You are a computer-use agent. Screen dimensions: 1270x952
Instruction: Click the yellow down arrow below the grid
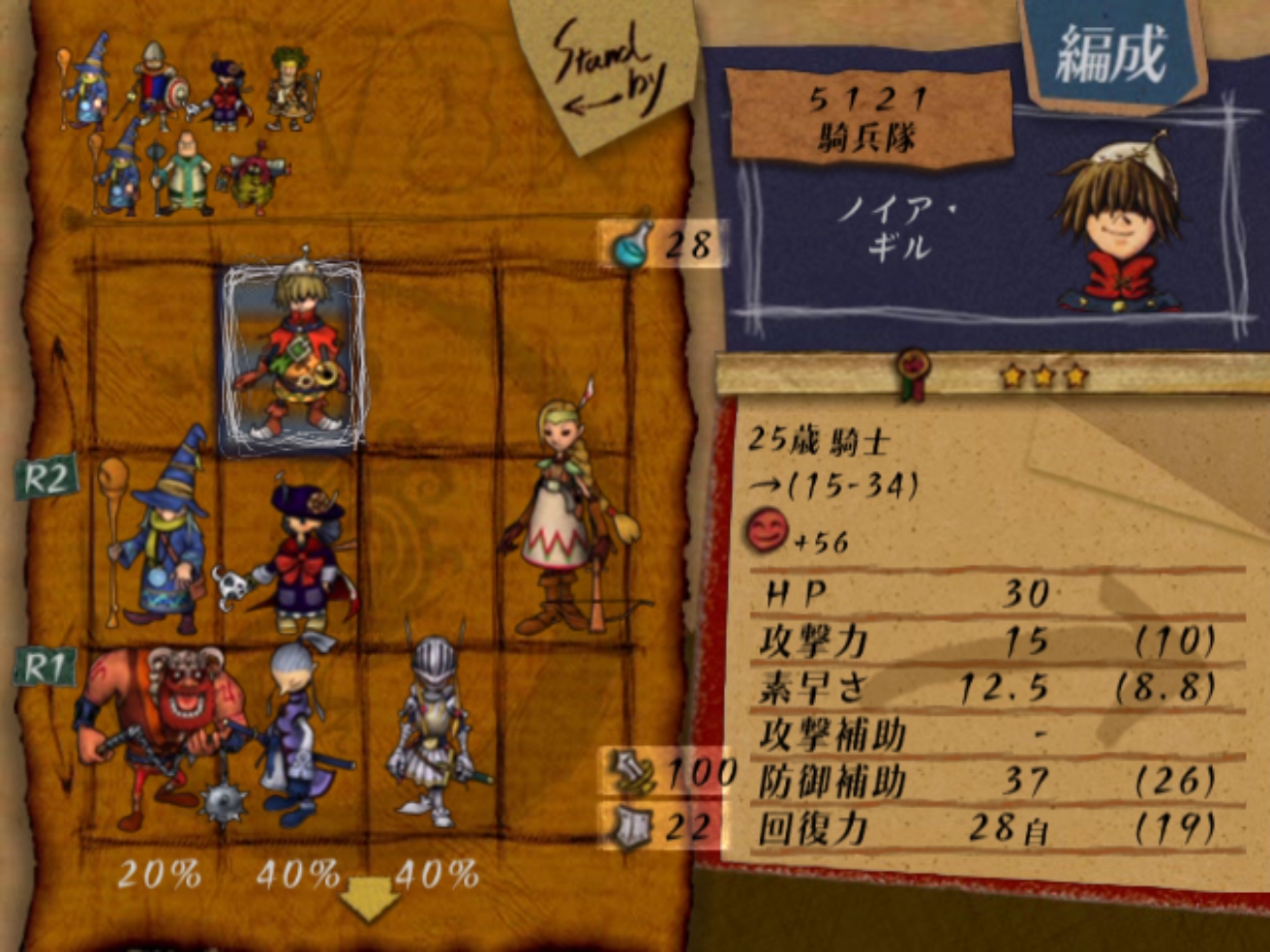pyautogui.click(x=369, y=898)
